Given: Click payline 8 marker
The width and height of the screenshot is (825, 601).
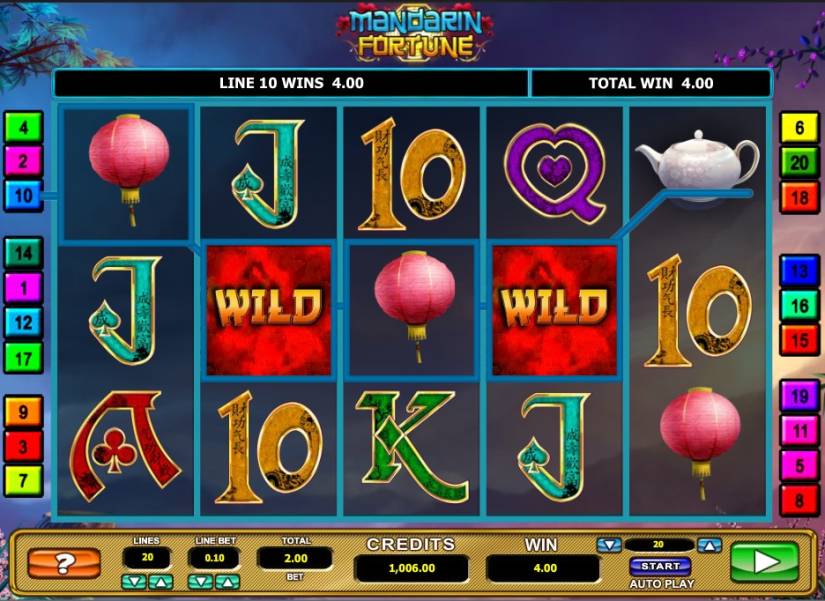Looking at the screenshot, I should (800, 498).
